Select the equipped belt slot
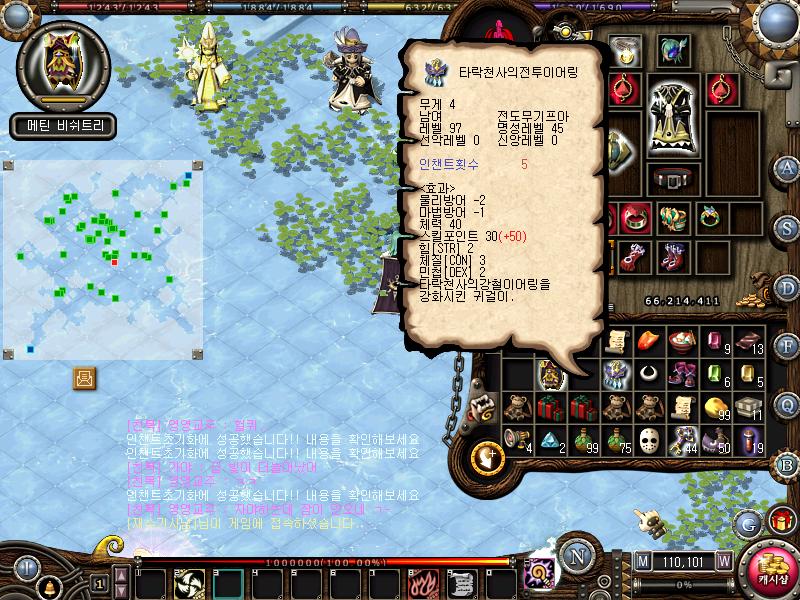 tap(671, 179)
